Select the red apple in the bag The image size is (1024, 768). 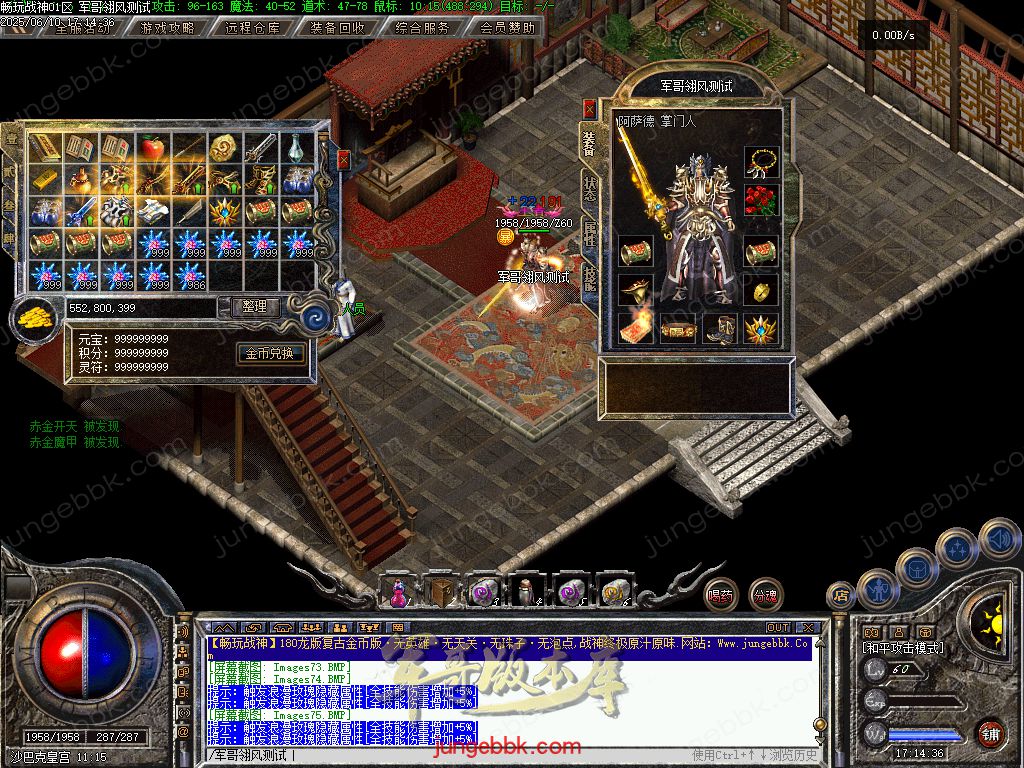(x=152, y=148)
